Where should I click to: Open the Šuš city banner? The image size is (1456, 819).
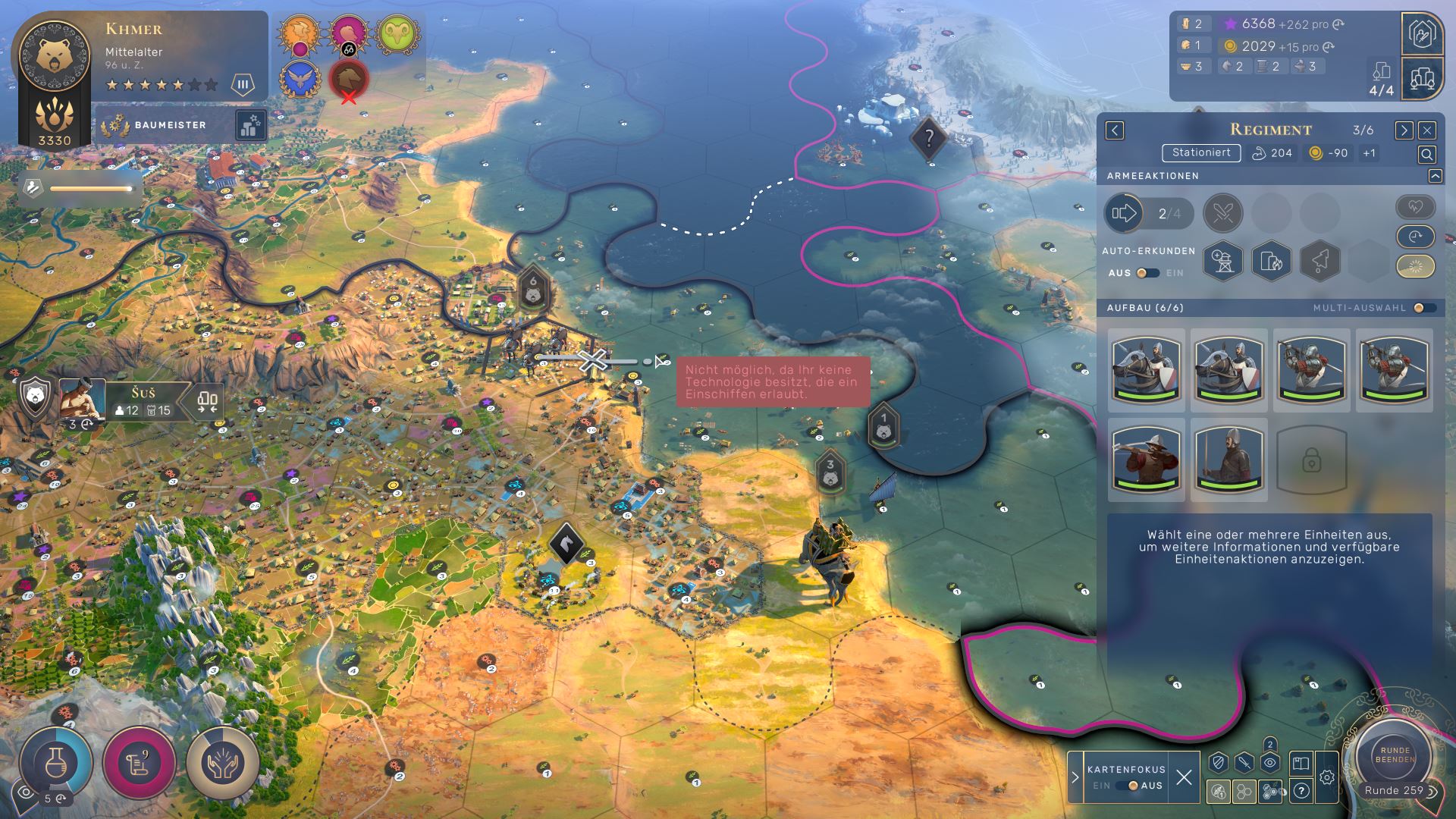143,401
